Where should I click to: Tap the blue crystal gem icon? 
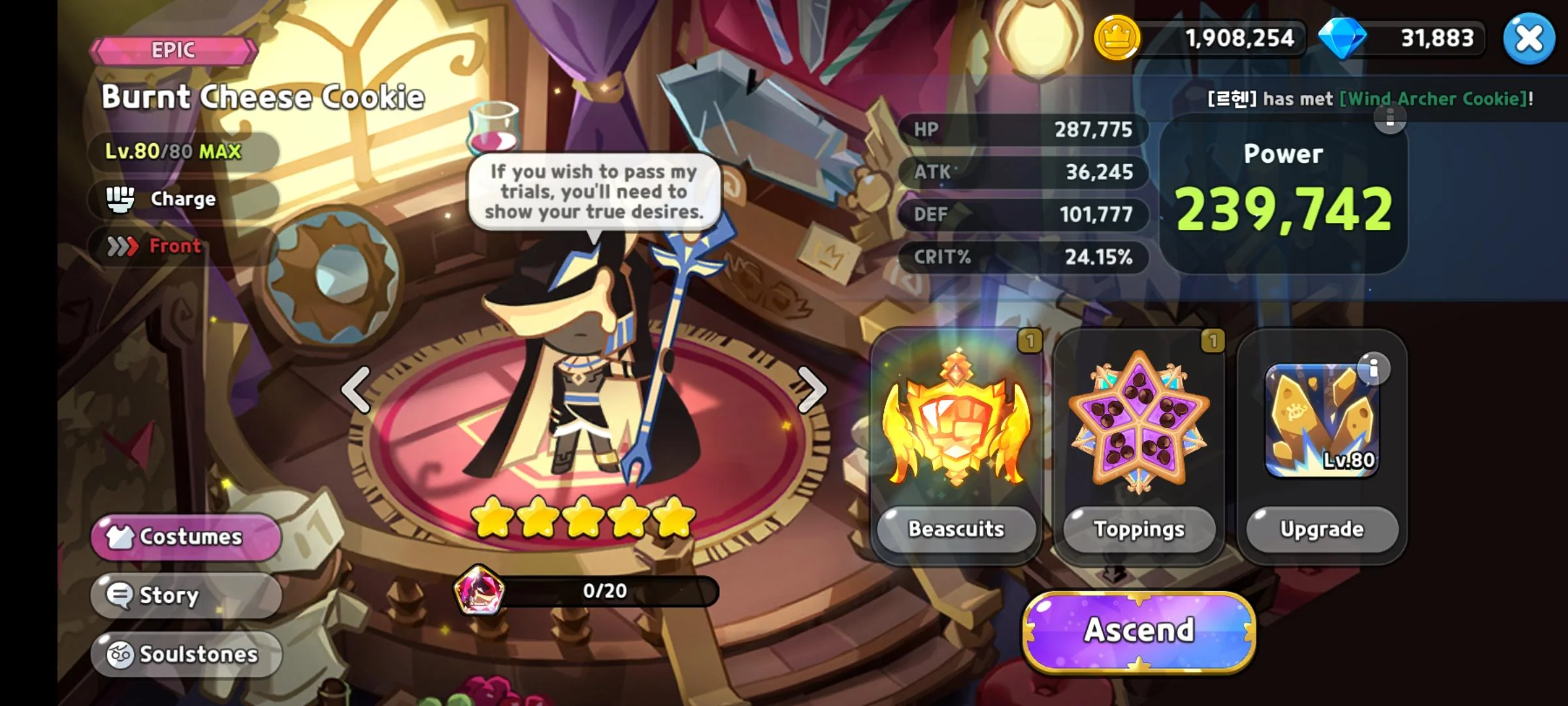click(1342, 39)
